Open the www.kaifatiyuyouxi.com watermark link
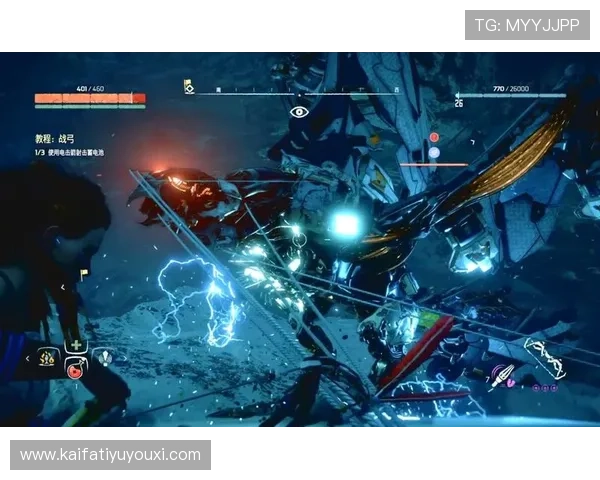600x480 pixels. coord(111,455)
